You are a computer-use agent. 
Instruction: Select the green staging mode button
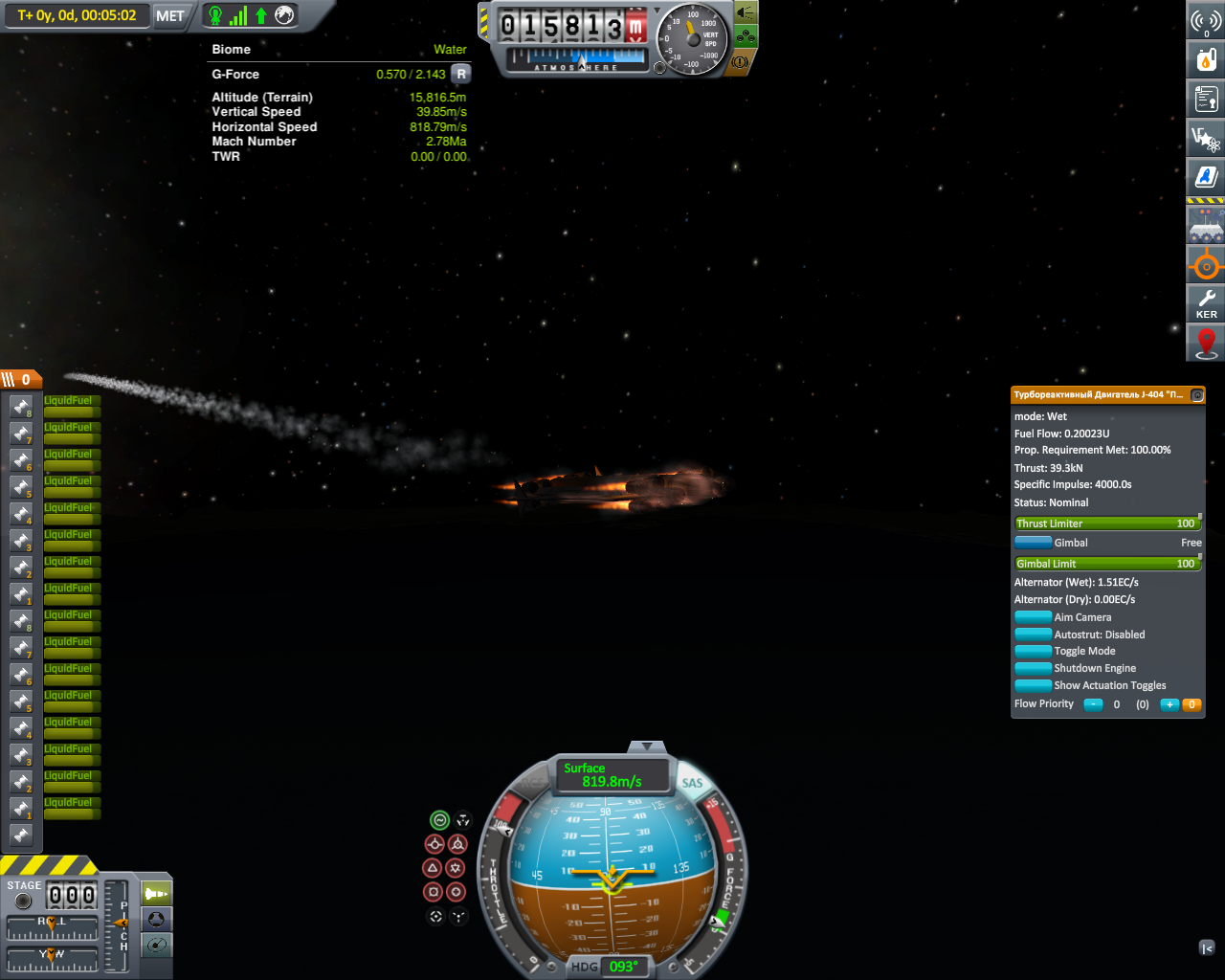156,894
